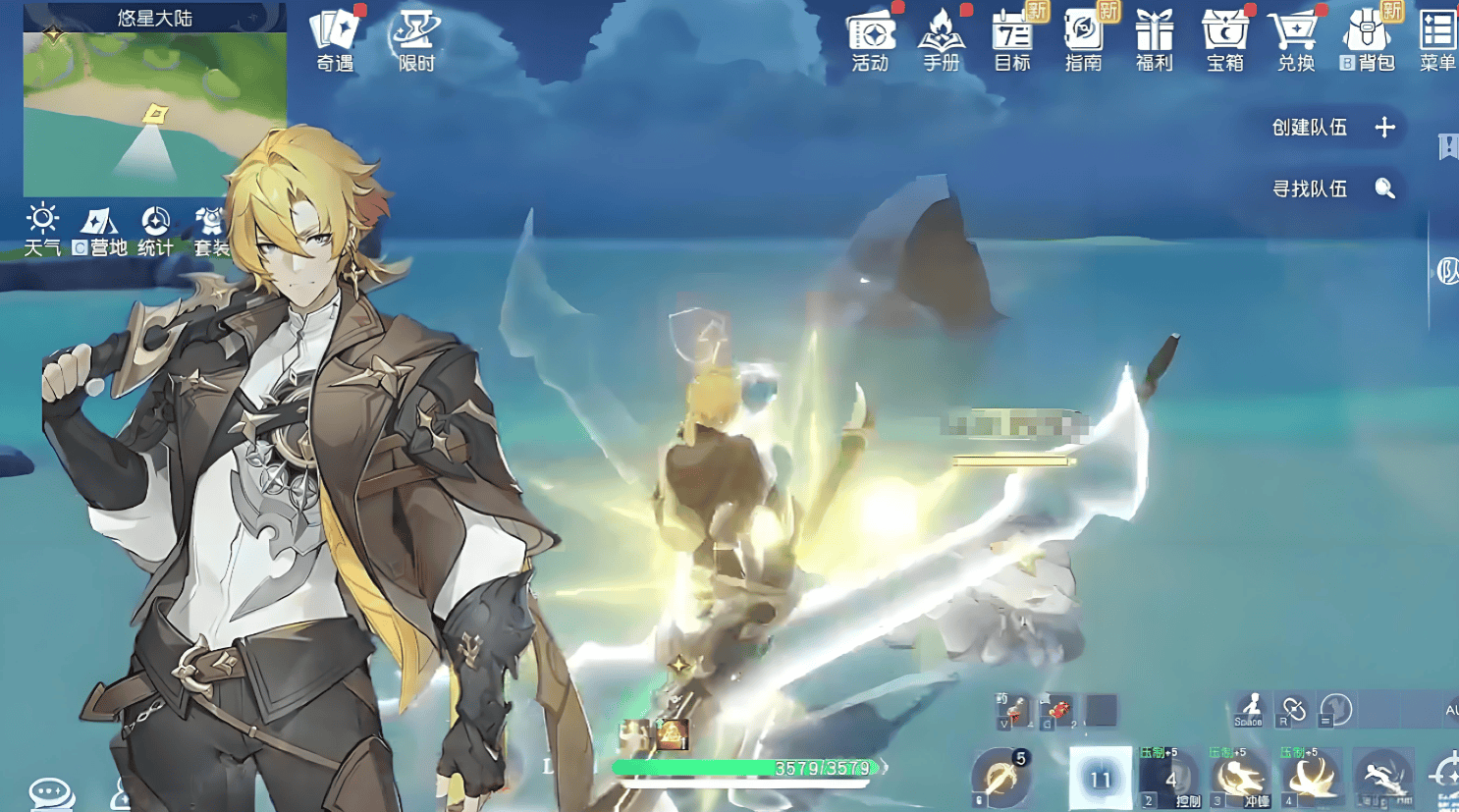This screenshot has height=812, width=1459.
Task: Open the 指南 guide
Action: [x=1083, y=40]
